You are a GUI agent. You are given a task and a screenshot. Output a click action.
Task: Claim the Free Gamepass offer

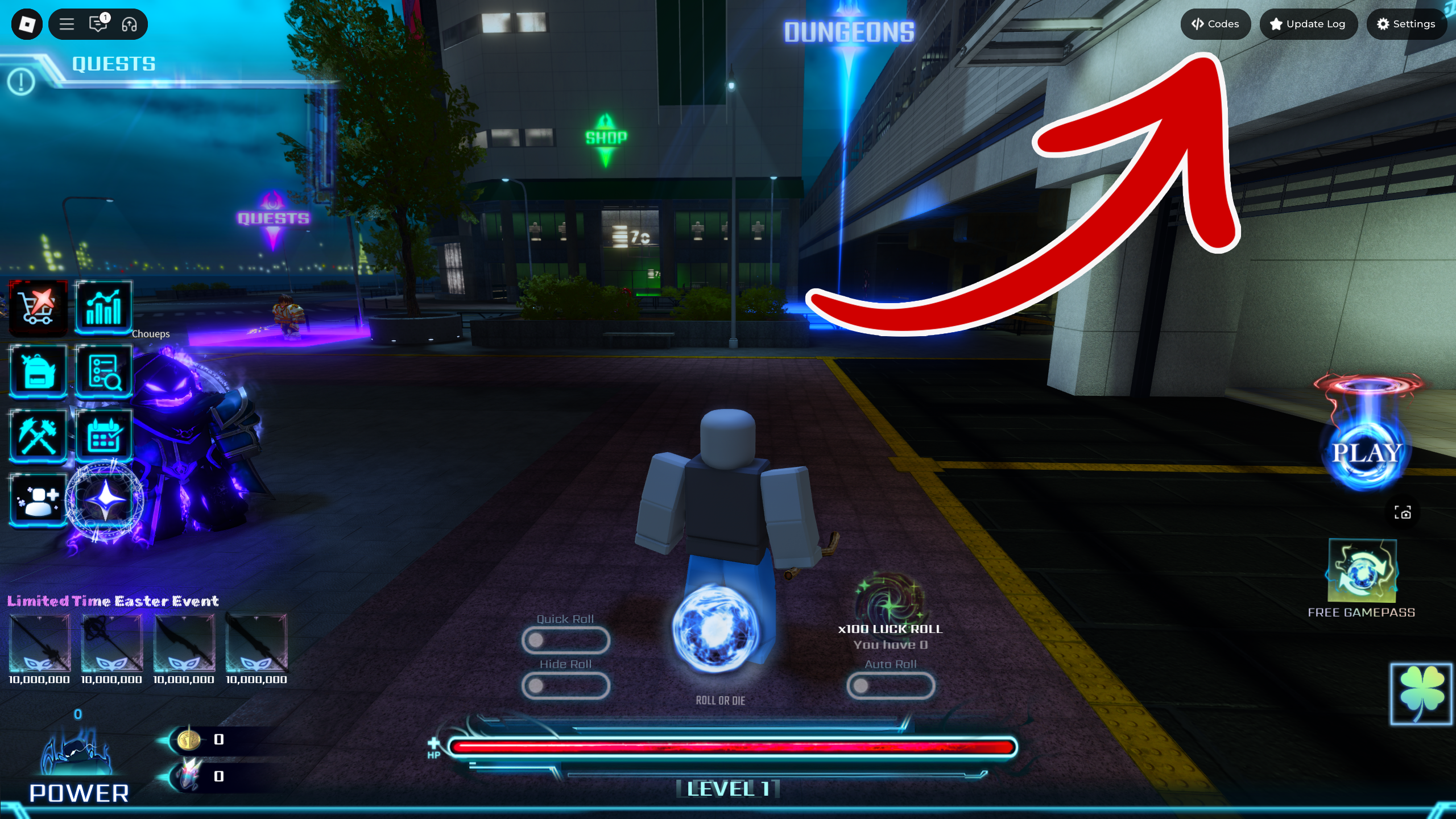coord(1362,572)
